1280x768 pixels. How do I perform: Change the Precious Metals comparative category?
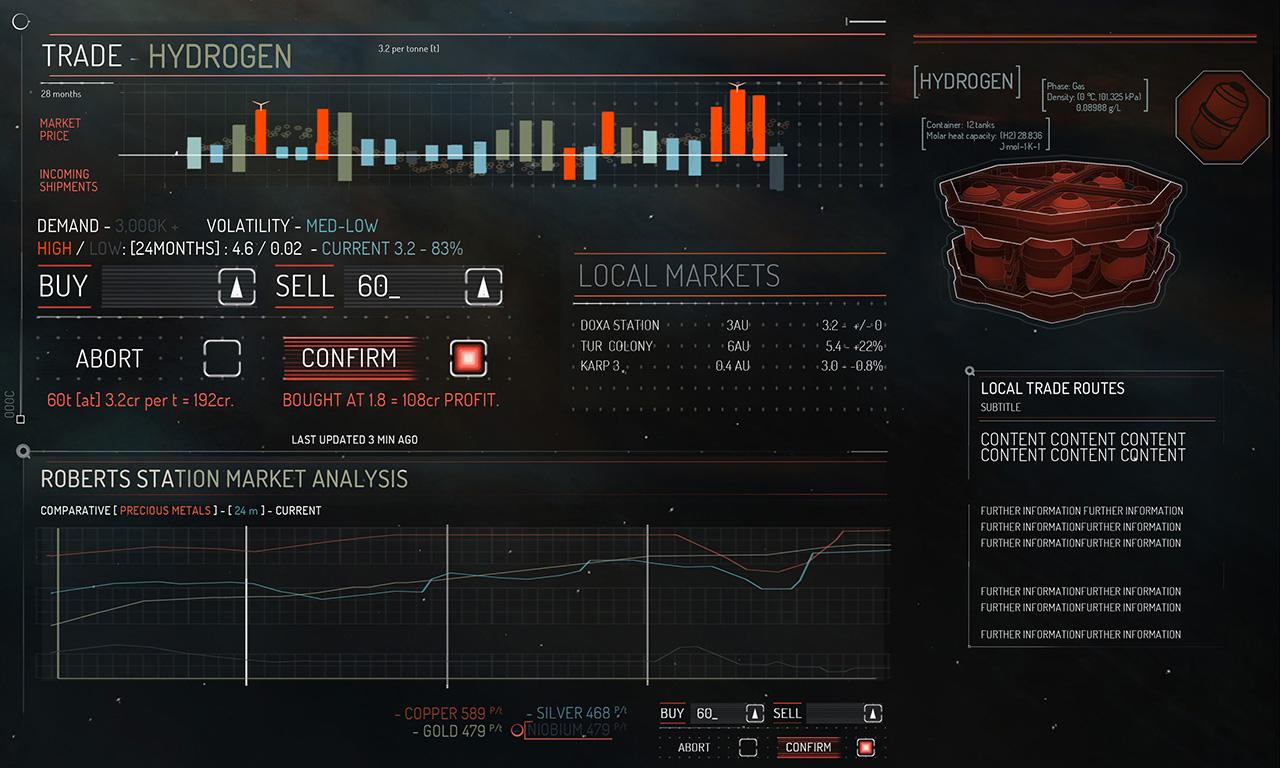pyautogui.click(x=166, y=510)
